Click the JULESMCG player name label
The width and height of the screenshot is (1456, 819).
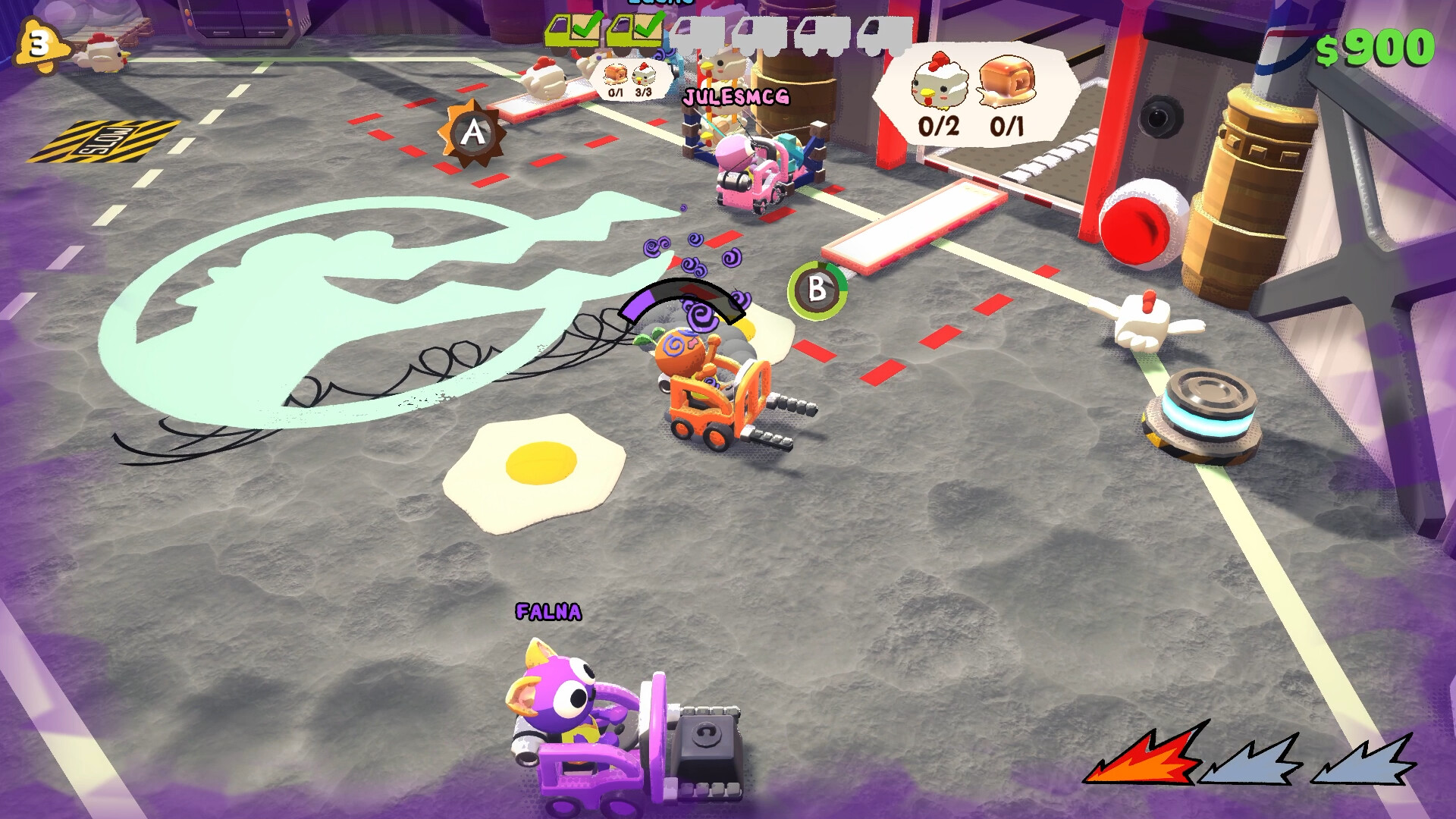coord(736,95)
